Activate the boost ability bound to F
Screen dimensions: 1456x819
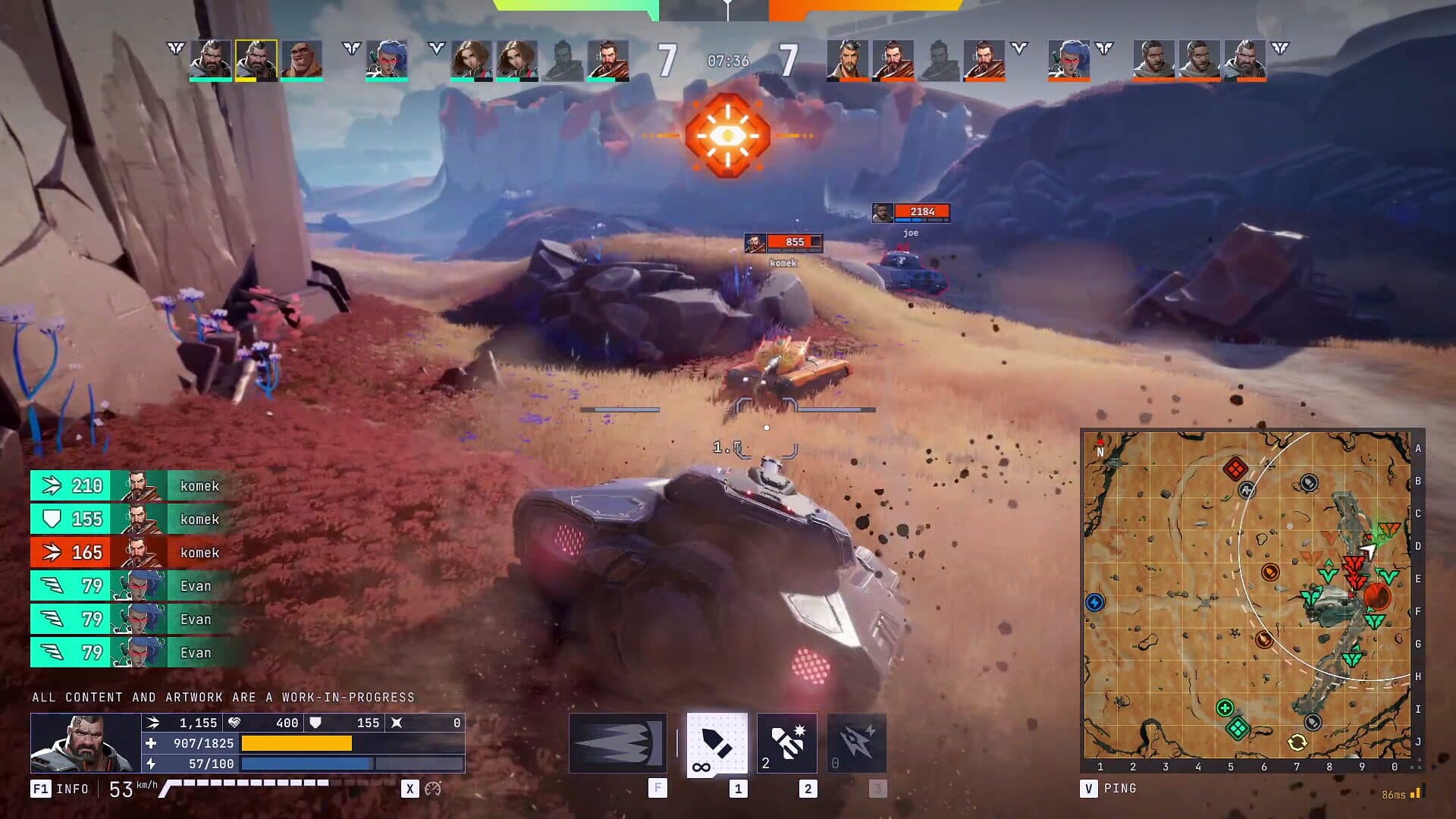click(617, 742)
